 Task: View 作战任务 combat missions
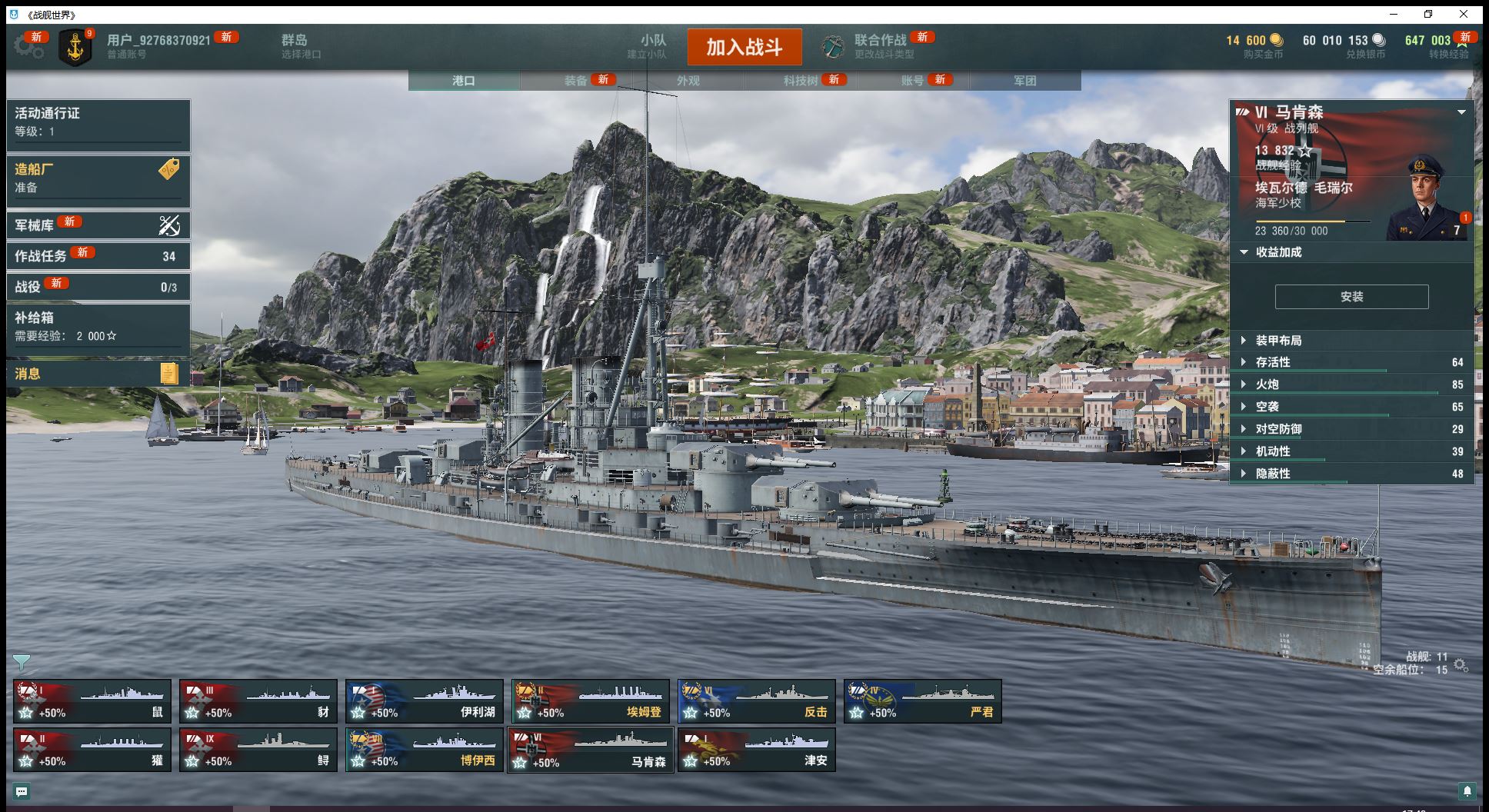98,256
